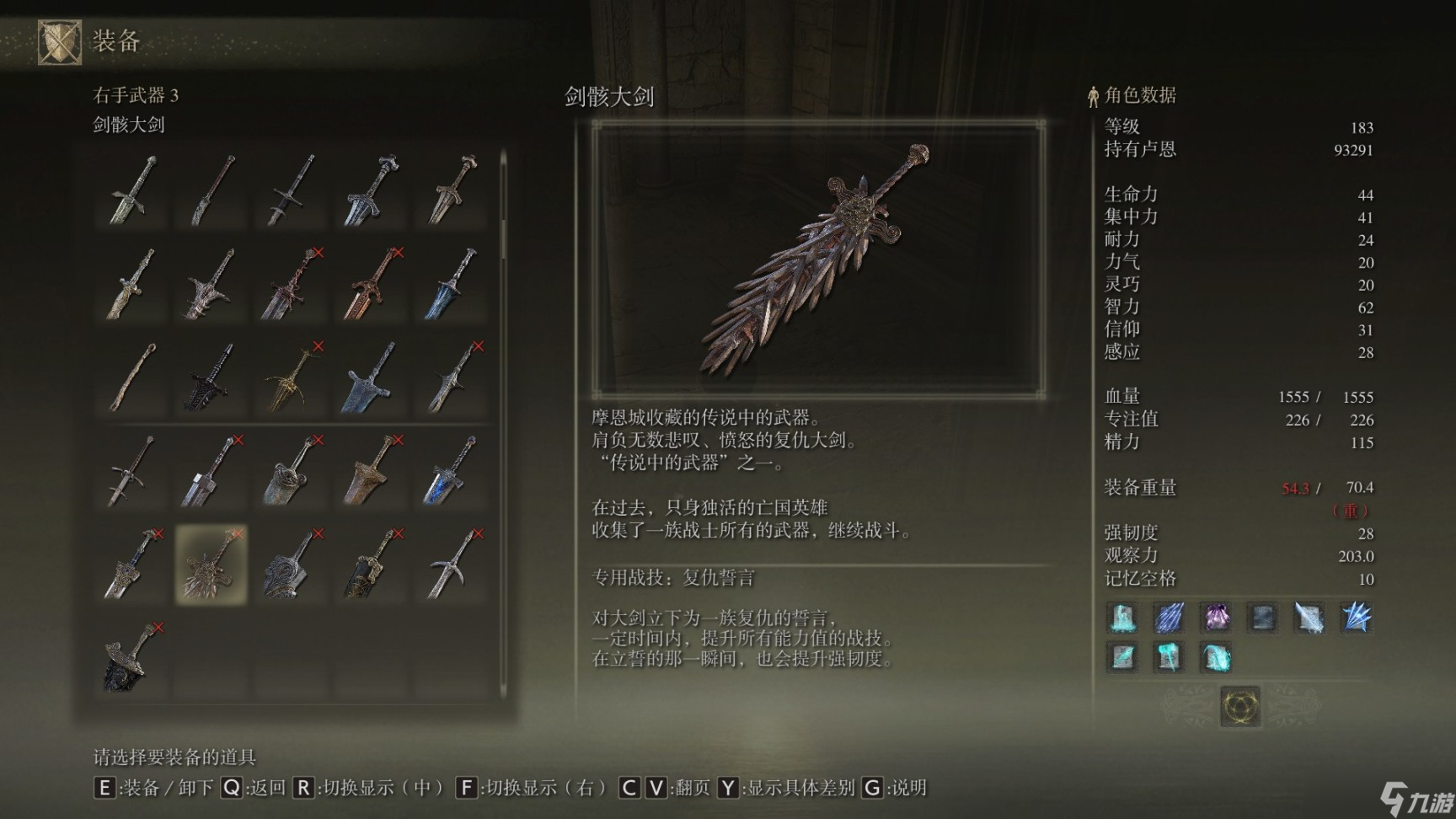Select the highlighted Grafted Blade Greatsword slot
The width and height of the screenshot is (1456, 819).
pos(211,564)
